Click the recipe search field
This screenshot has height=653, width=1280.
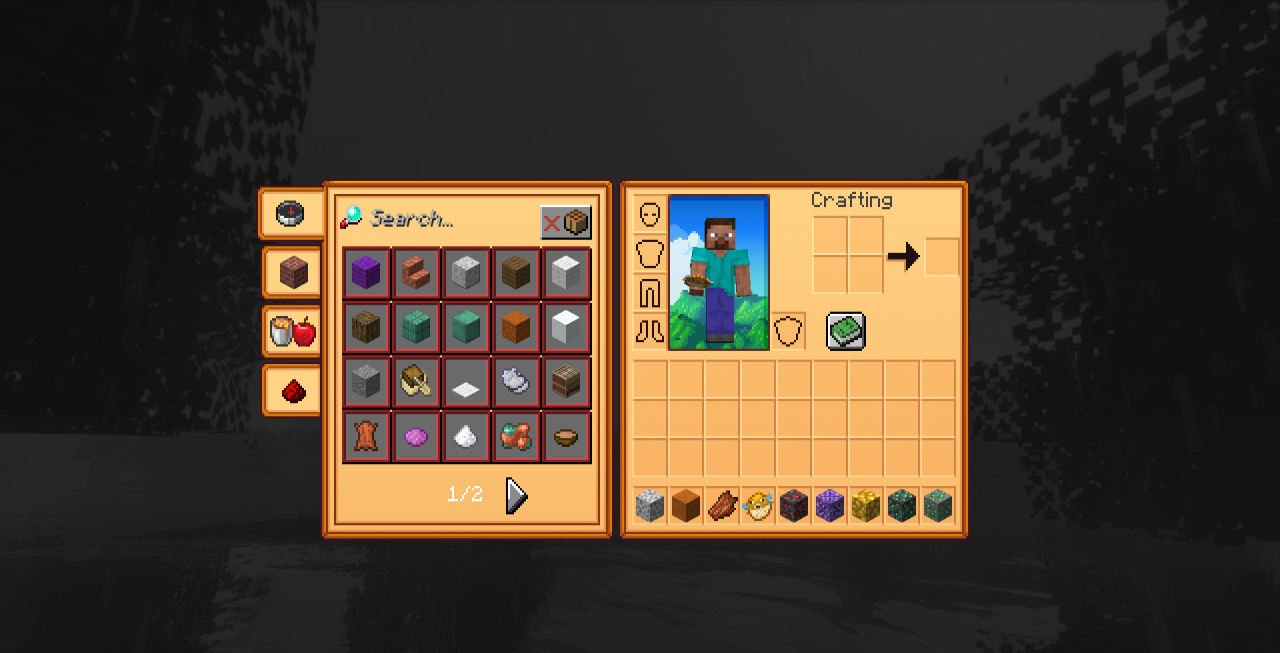coord(440,218)
